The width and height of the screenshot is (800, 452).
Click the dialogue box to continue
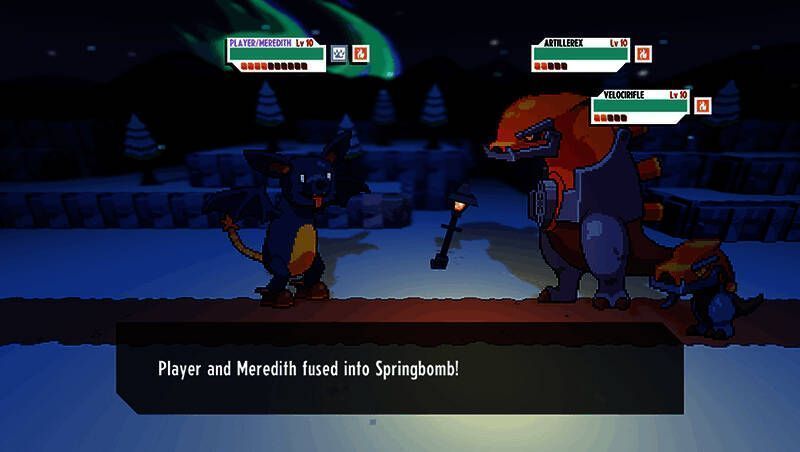pyautogui.click(x=399, y=368)
